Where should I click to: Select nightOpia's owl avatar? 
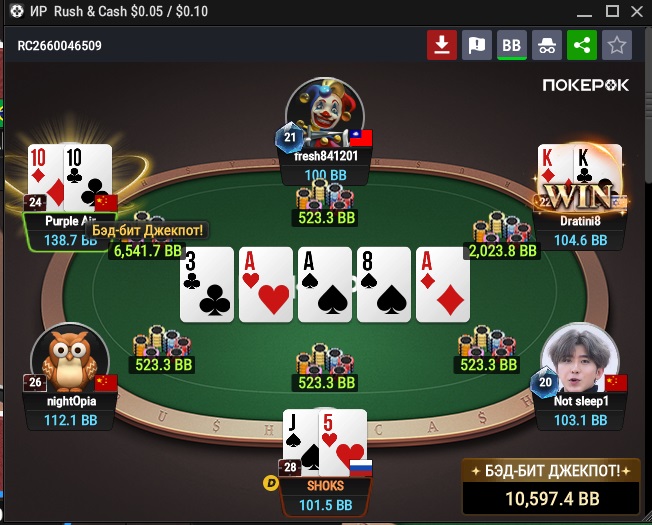coord(69,357)
